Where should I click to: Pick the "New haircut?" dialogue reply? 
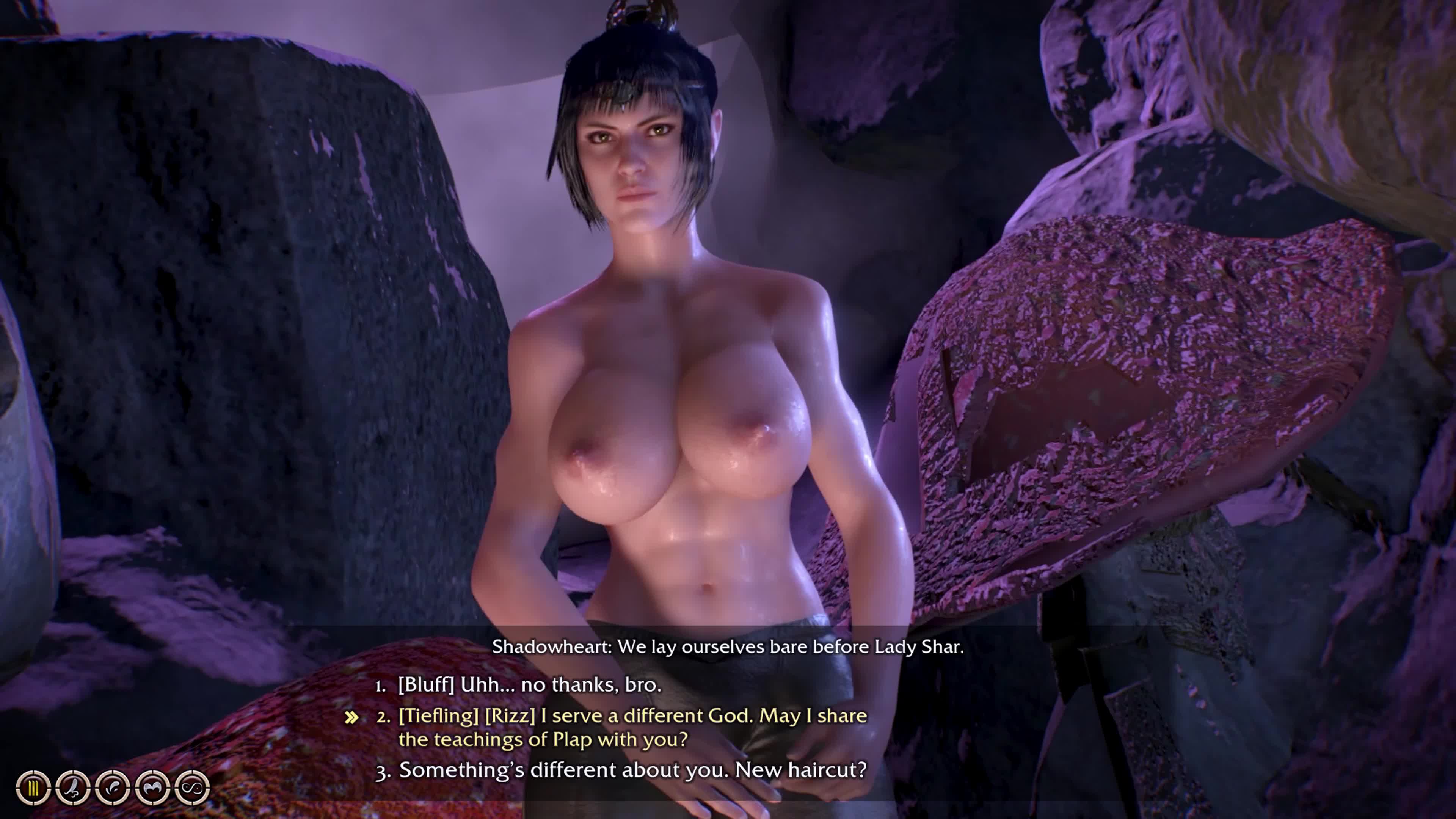point(632,770)
